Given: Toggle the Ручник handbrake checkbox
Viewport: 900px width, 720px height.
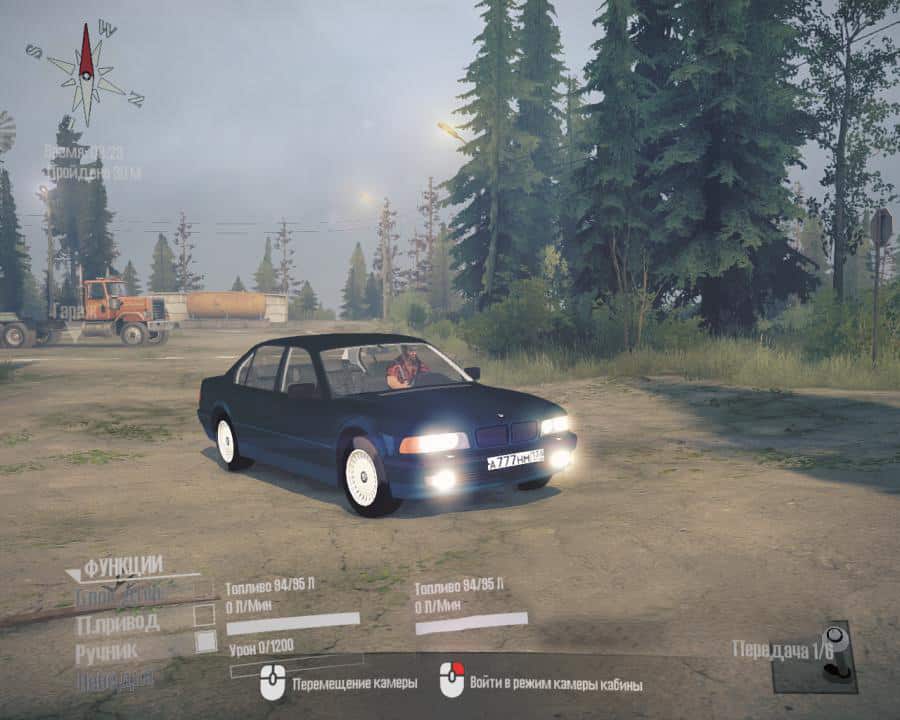Looking at the screenshot, I should click(205, 642).
